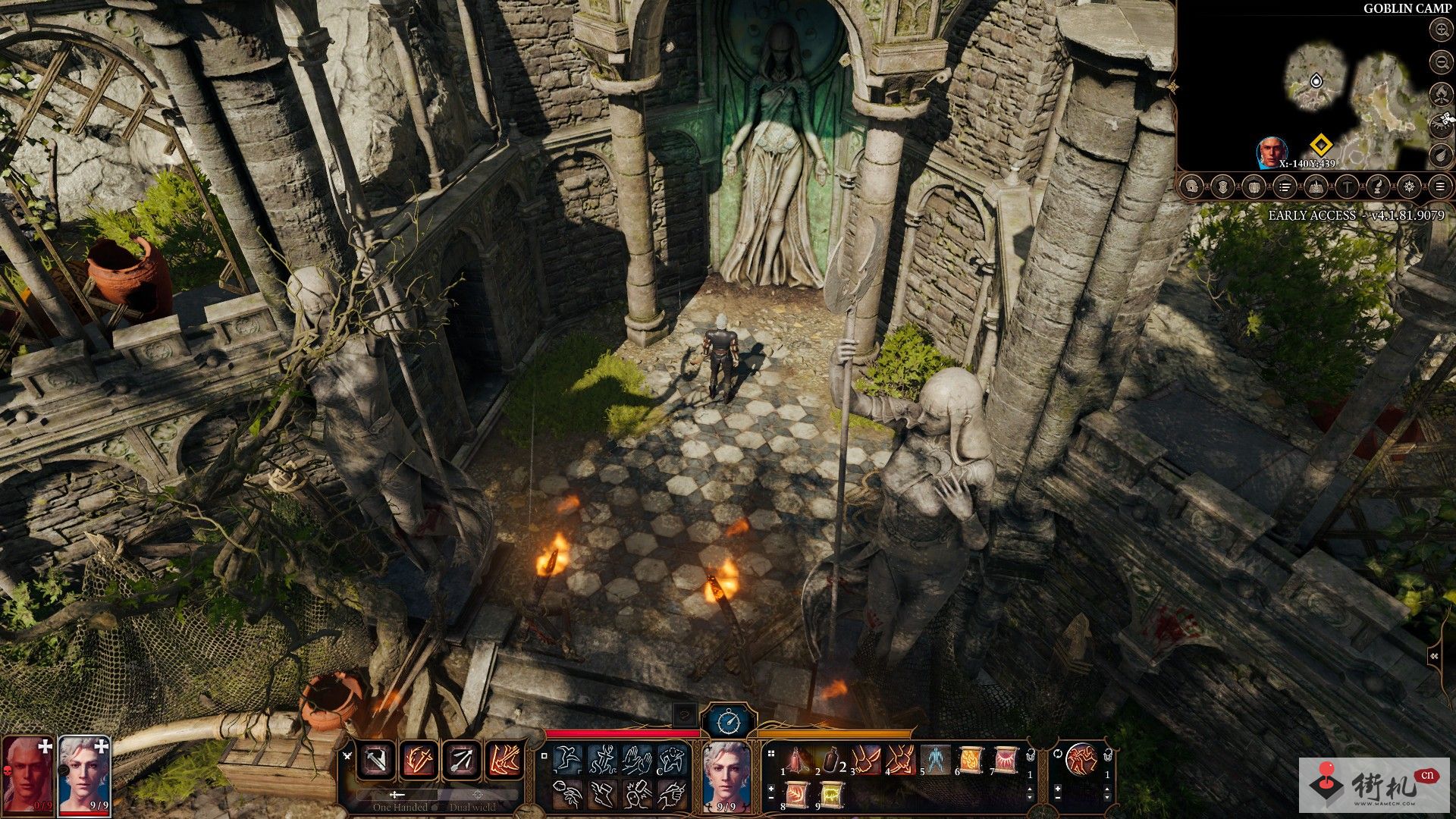Click the stopwatch turn-based mode button
Image resolution: width=1456 pixels, height=819 pixels.
[x=728, y=720]
